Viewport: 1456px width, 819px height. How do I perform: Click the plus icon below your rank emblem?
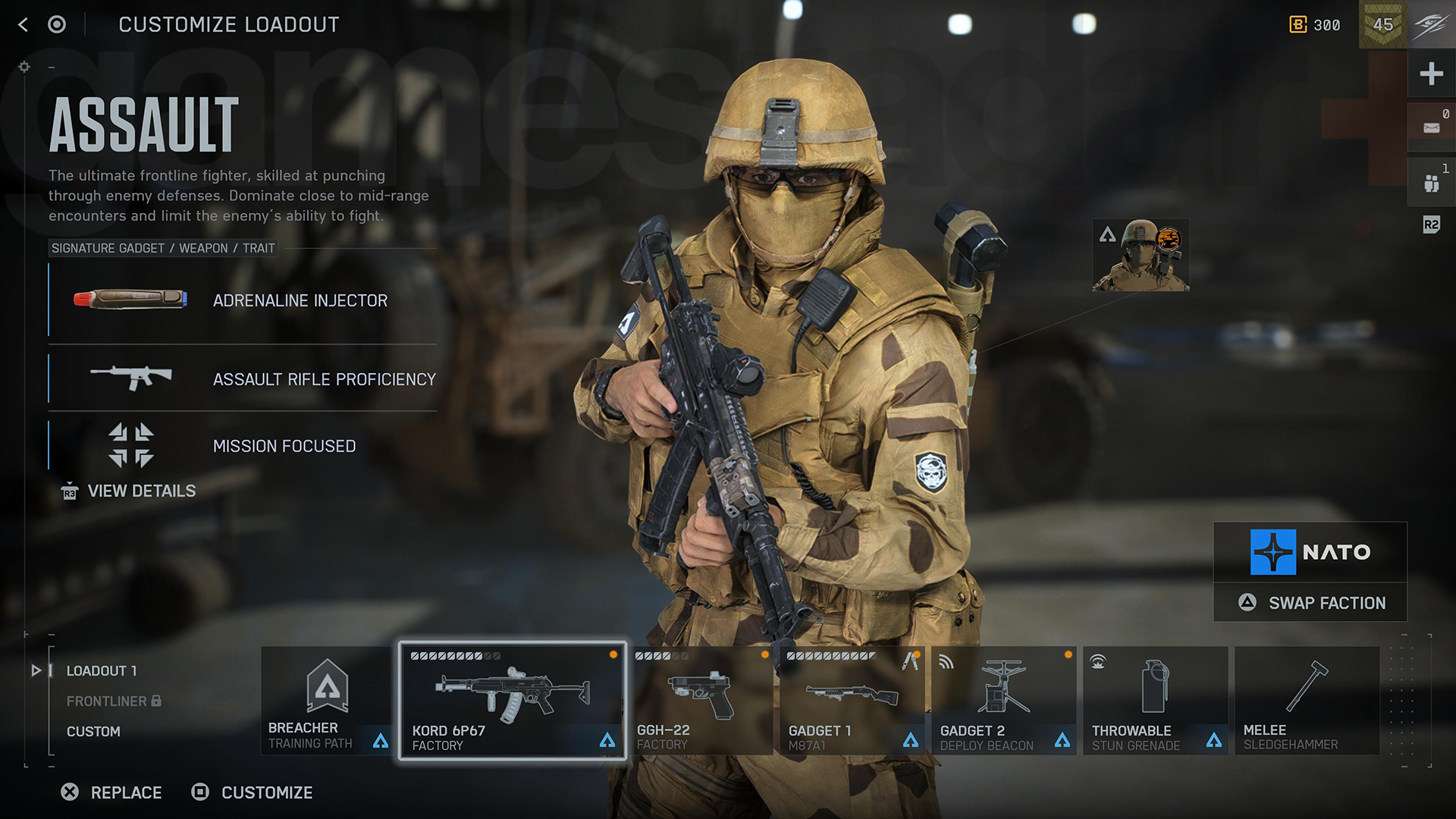1431,74
